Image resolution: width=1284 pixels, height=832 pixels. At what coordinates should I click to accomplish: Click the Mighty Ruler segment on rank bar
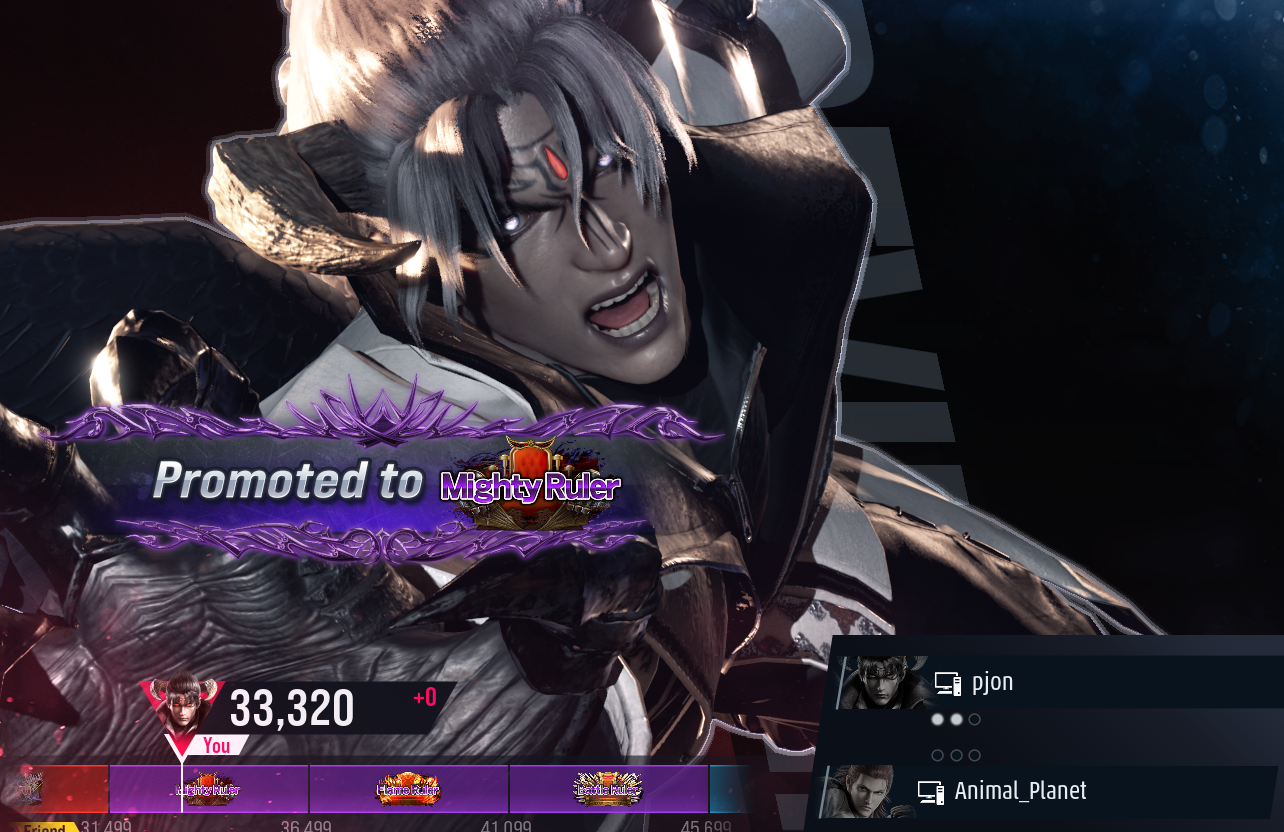point(209,790)
